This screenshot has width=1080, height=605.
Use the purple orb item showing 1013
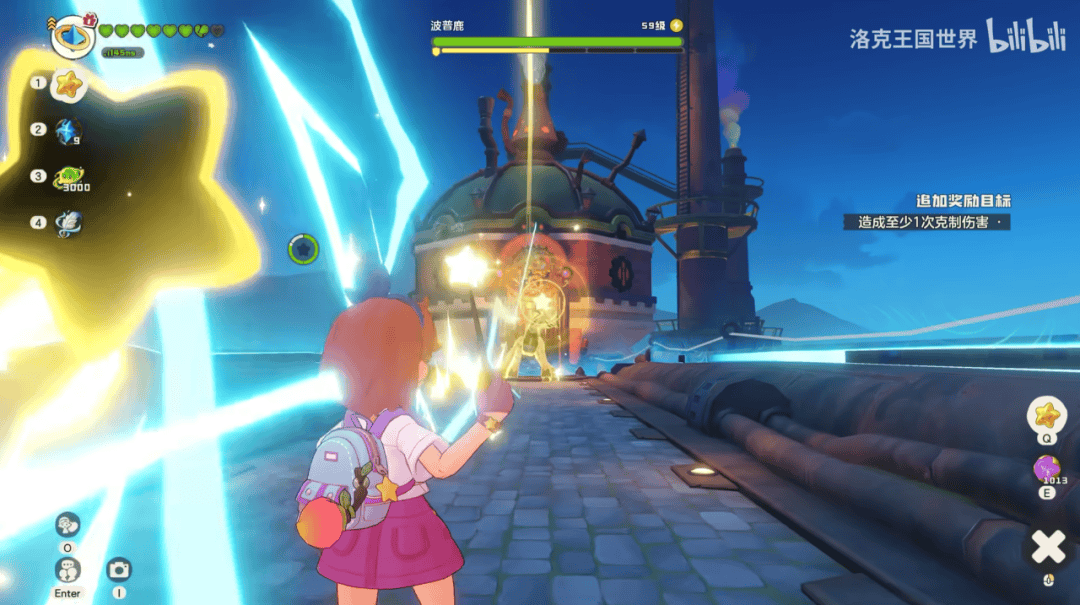[1047, 468]
